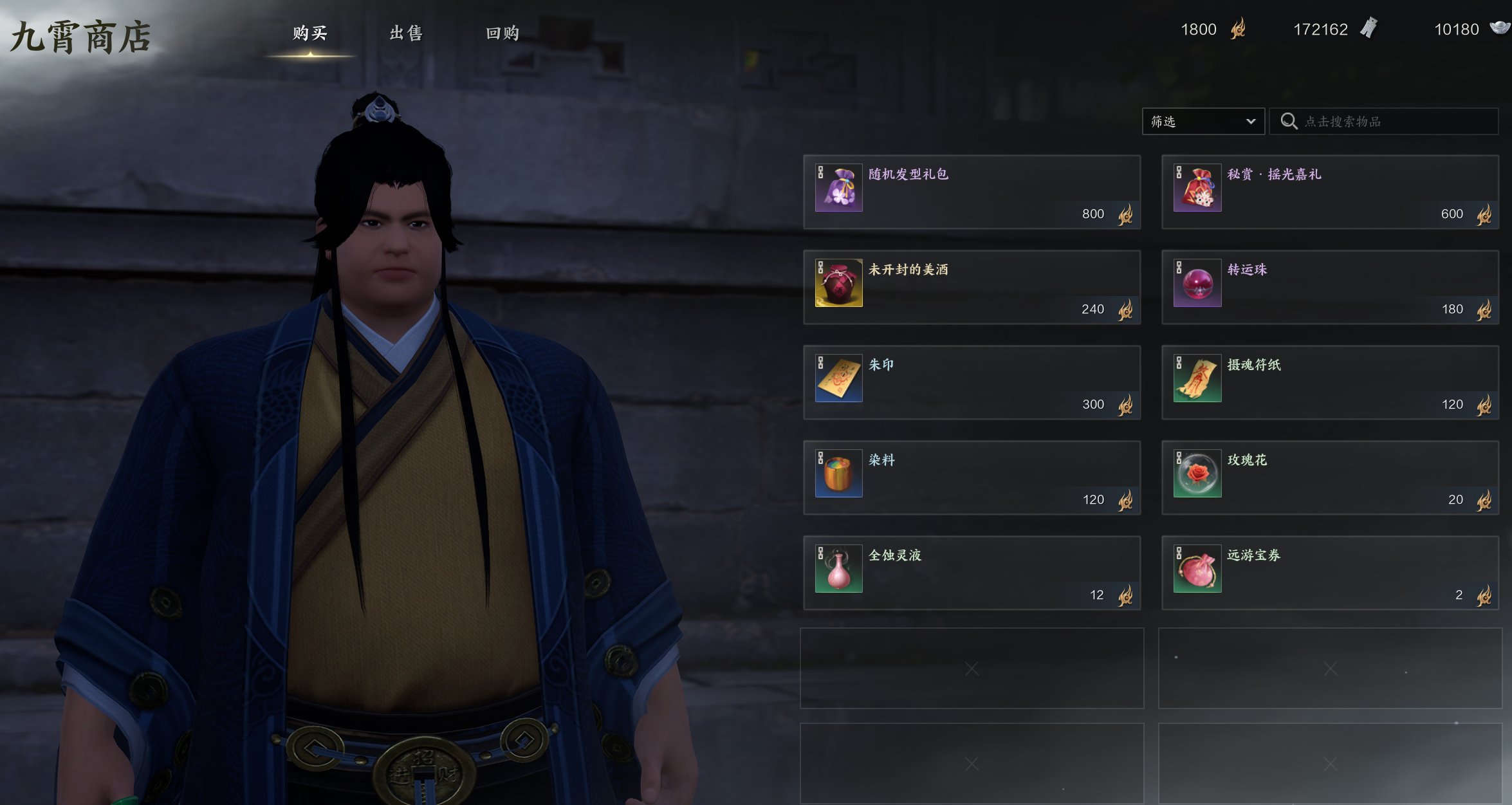1512x805 pixels.
Task: Pick the 转运珠 orb item
Action: [1330, 287]
